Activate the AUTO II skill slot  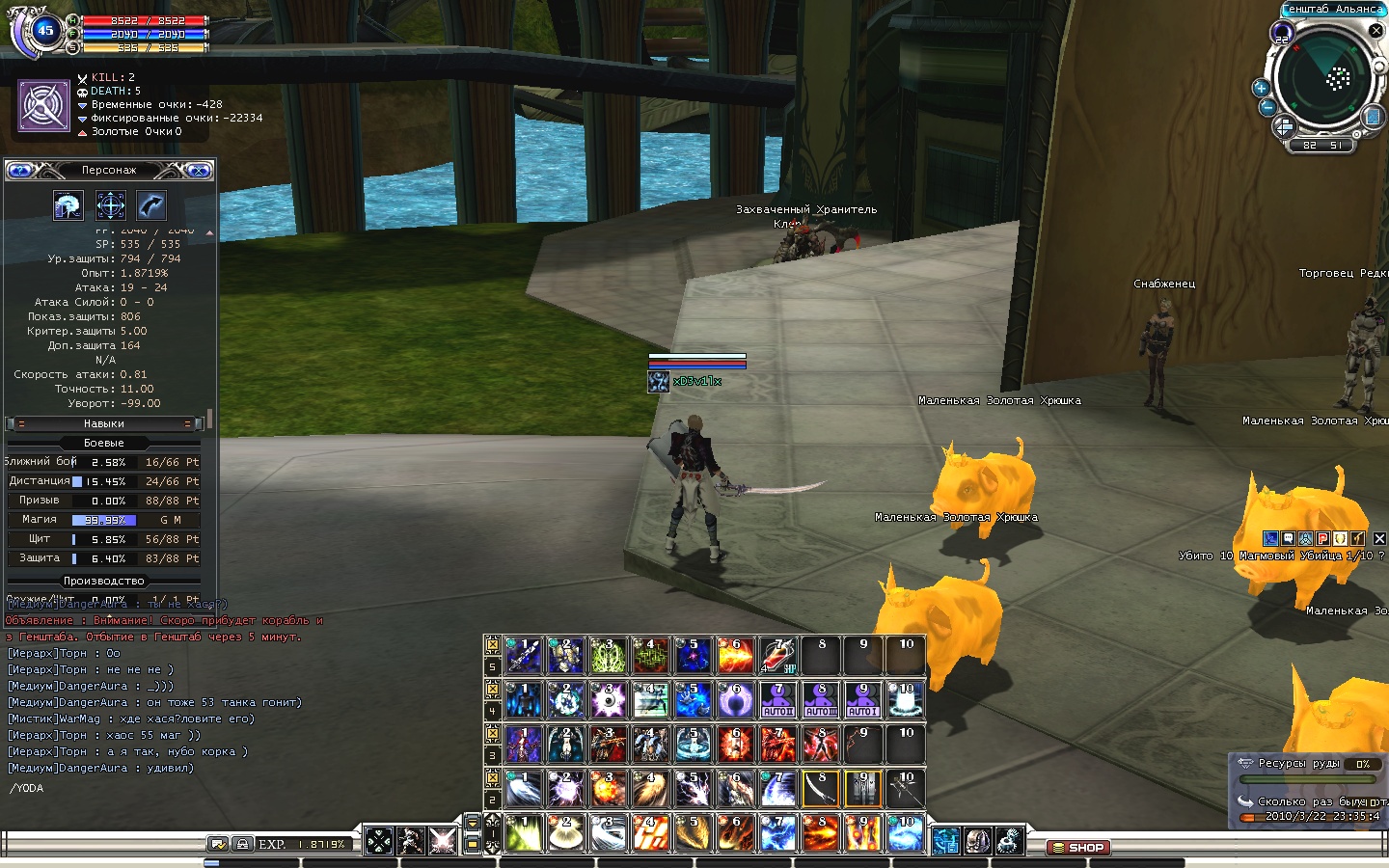tap(778, 699)
